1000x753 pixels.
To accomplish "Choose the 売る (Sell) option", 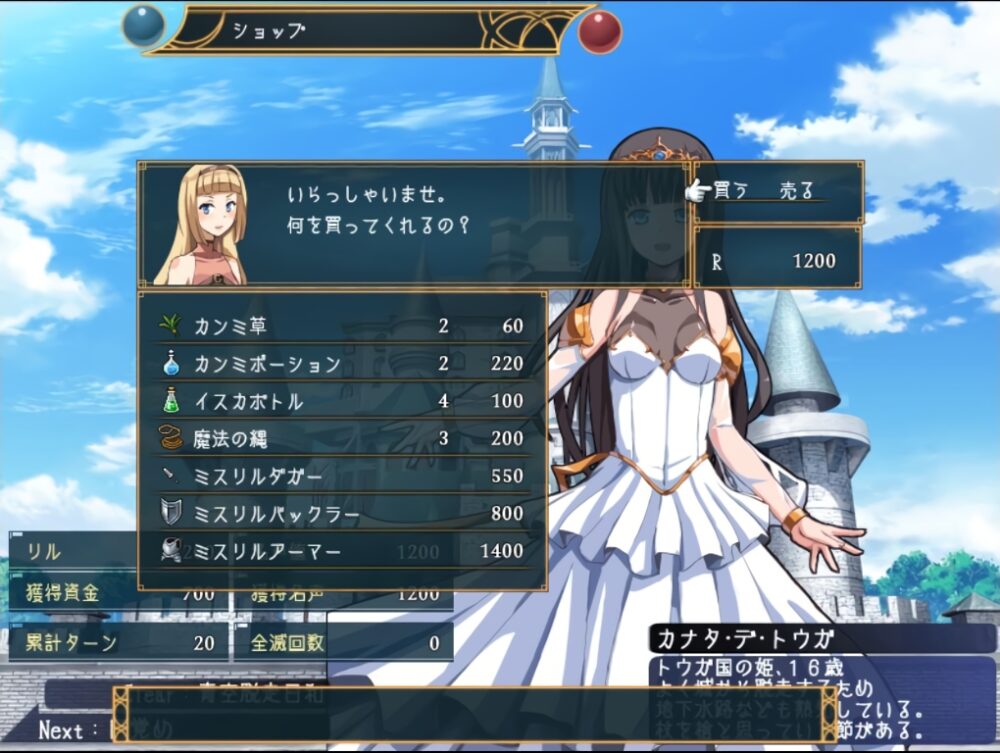I will [x=797, y=191].
